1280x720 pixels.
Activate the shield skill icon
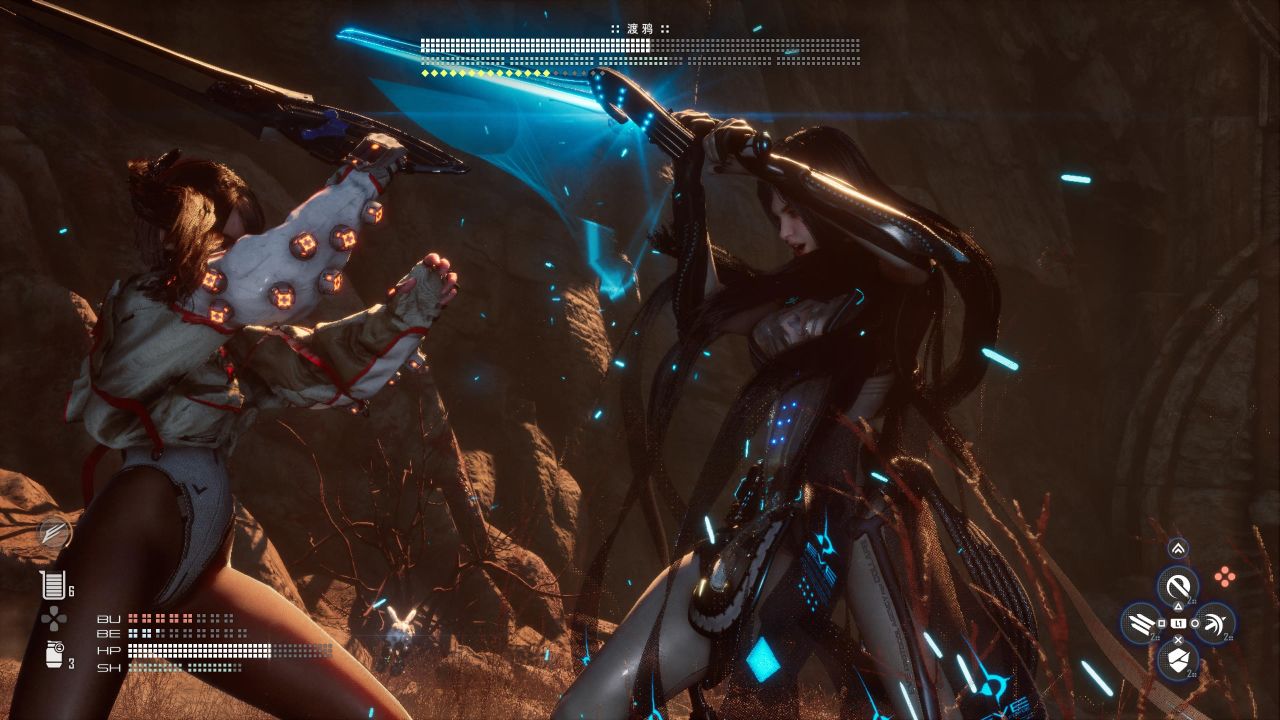[x=1177, y=660]
